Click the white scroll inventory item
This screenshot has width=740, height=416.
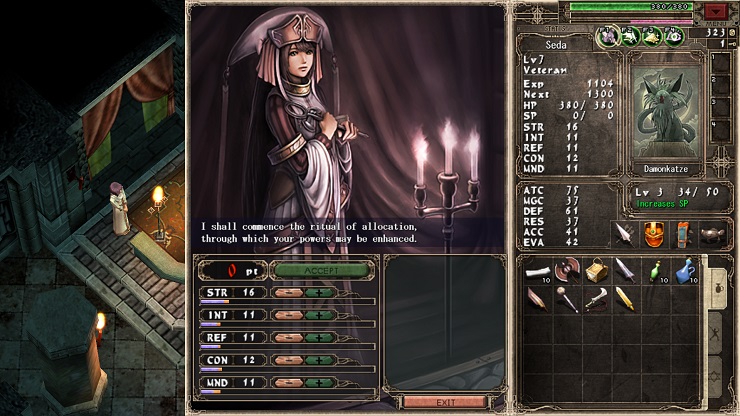537,270
